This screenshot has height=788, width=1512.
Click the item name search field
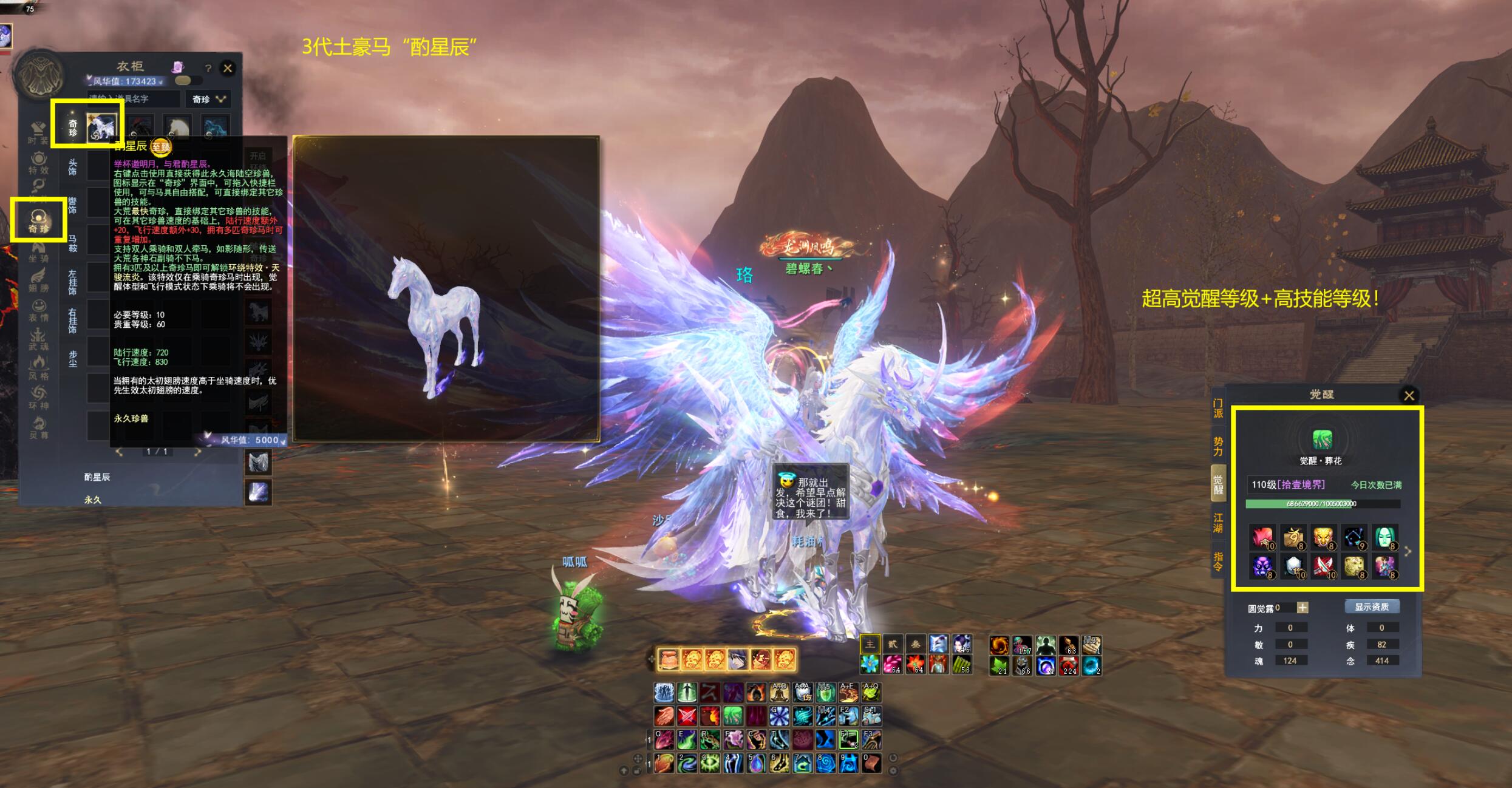tap(134, 99)
